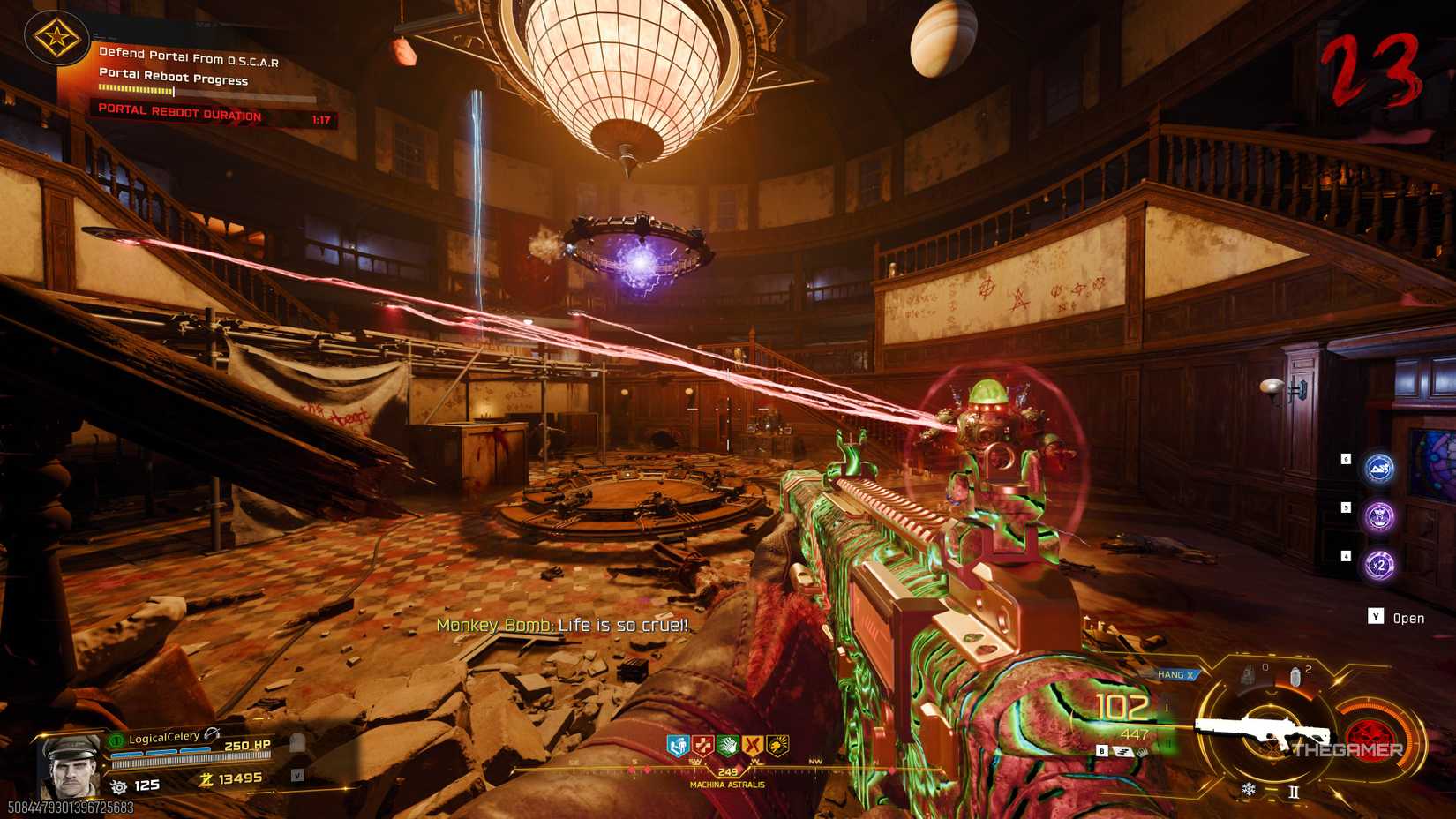Toggle the II fire mode indicator
The width and height of the screenshot is (1456, 819).
(x=1294, y=792)
